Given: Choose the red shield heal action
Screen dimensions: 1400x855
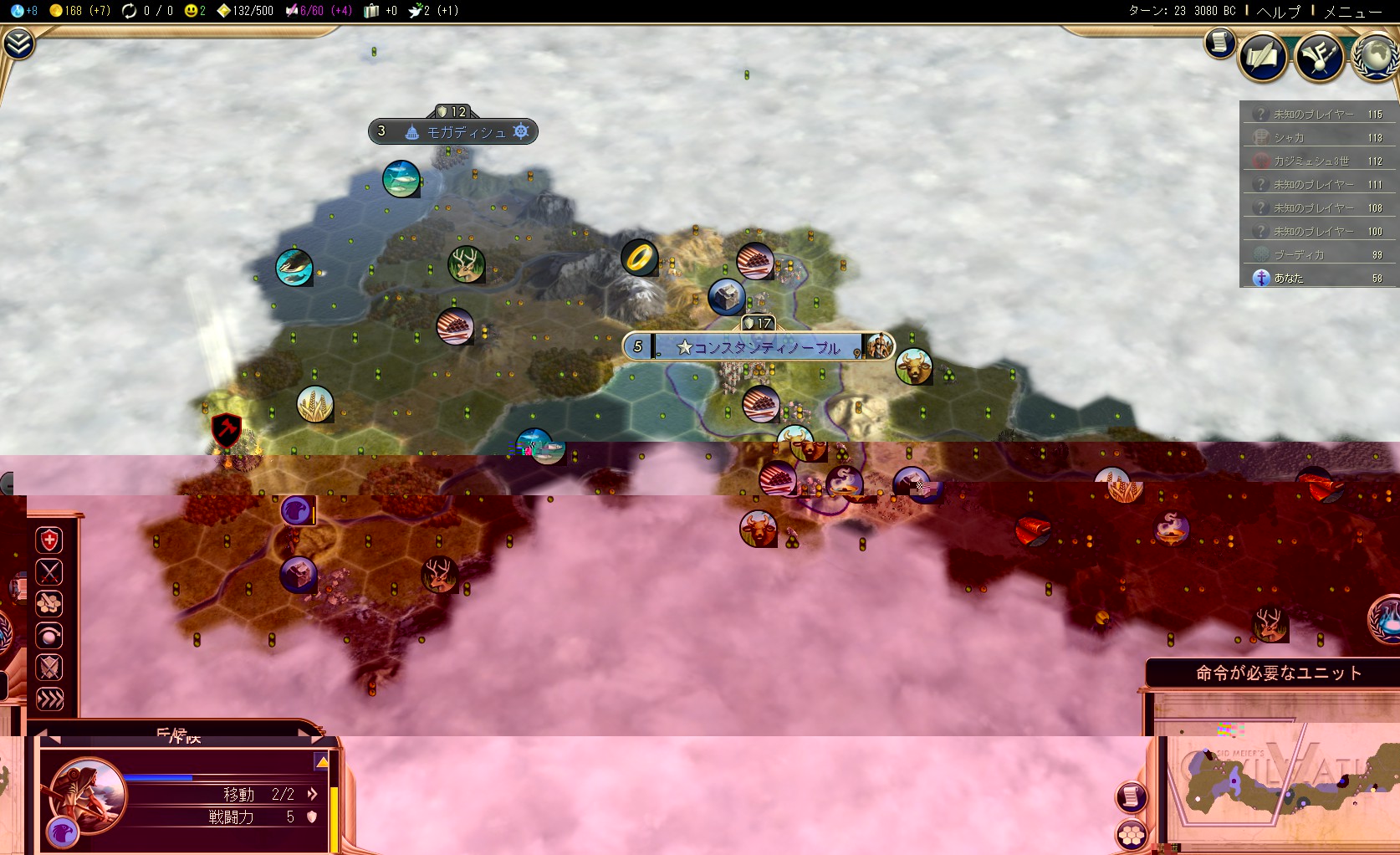Looking at the screenshot, I should (x=49, y=540).
